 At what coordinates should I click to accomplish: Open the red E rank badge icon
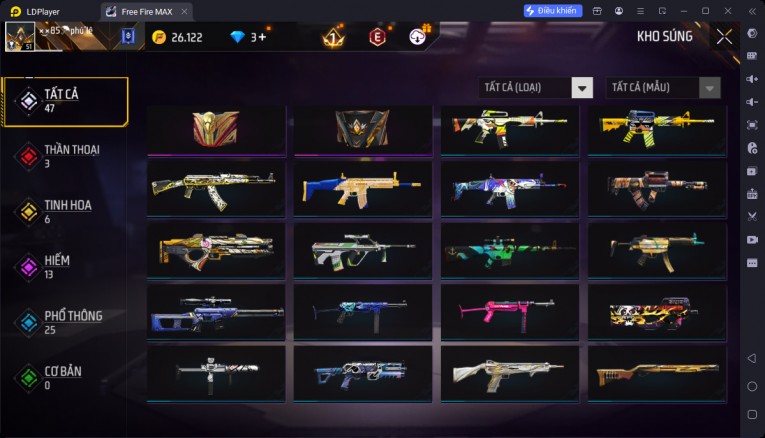click(377, 37)
